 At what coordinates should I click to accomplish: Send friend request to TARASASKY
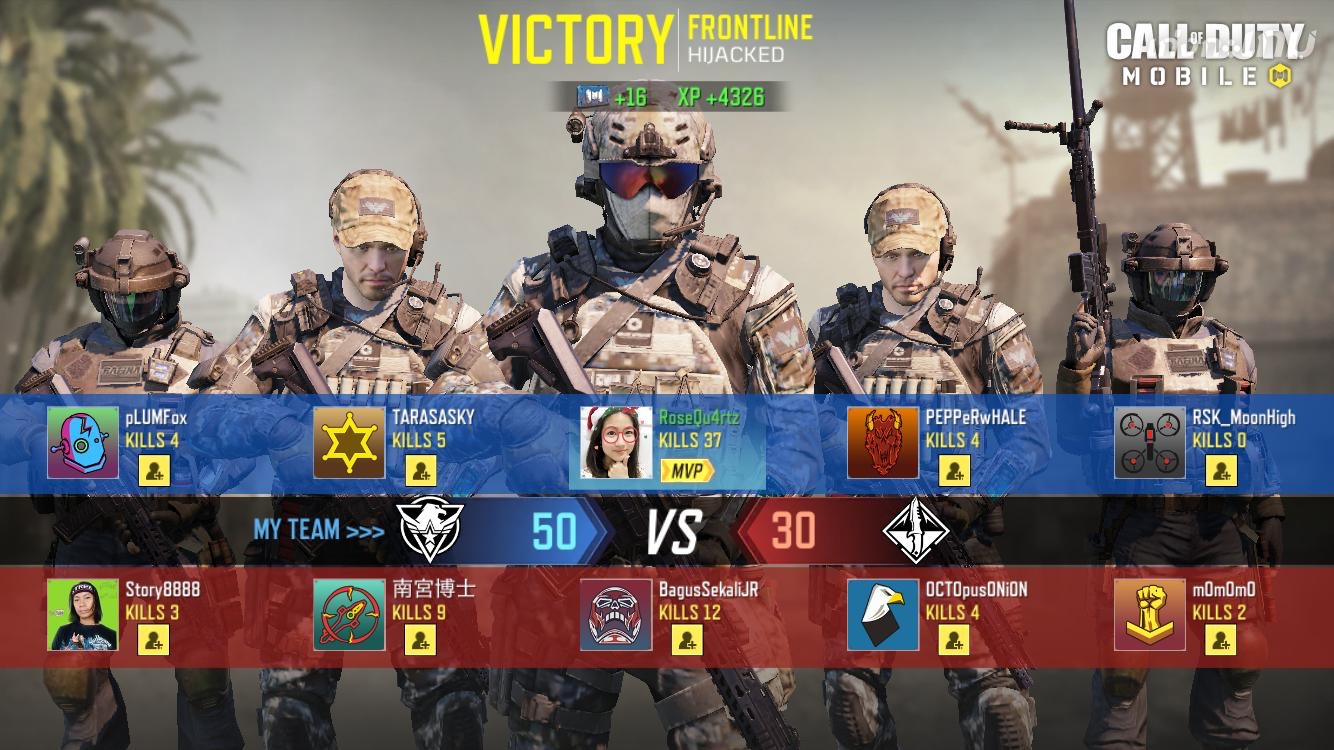tap(420, 469)
